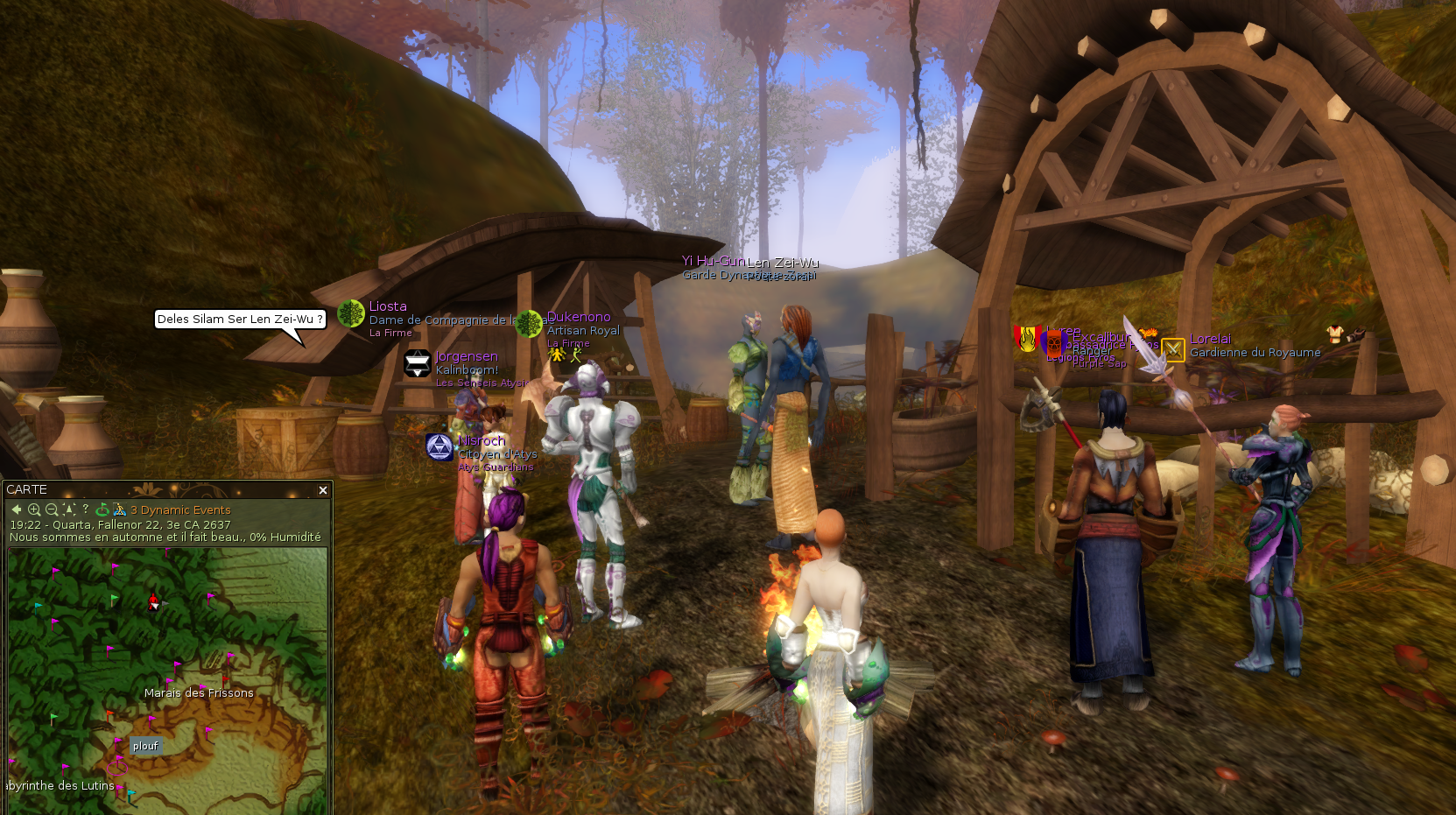Click the plouf marker label on the map
The image size is (1456, 815).
pyautogui.click(x=145, y=746)
